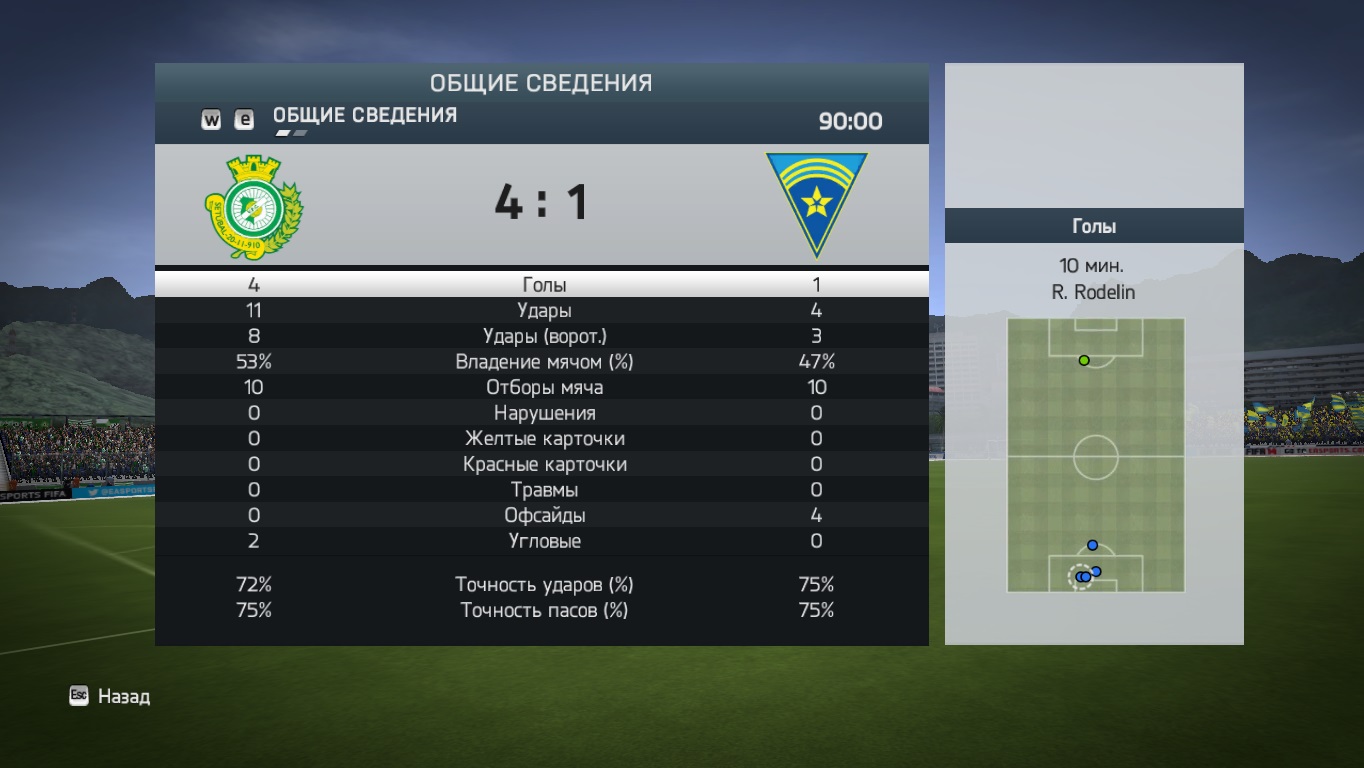
Task: Choose the Красные карточки row
Action: pyautogui.click(x=544, y=465)
